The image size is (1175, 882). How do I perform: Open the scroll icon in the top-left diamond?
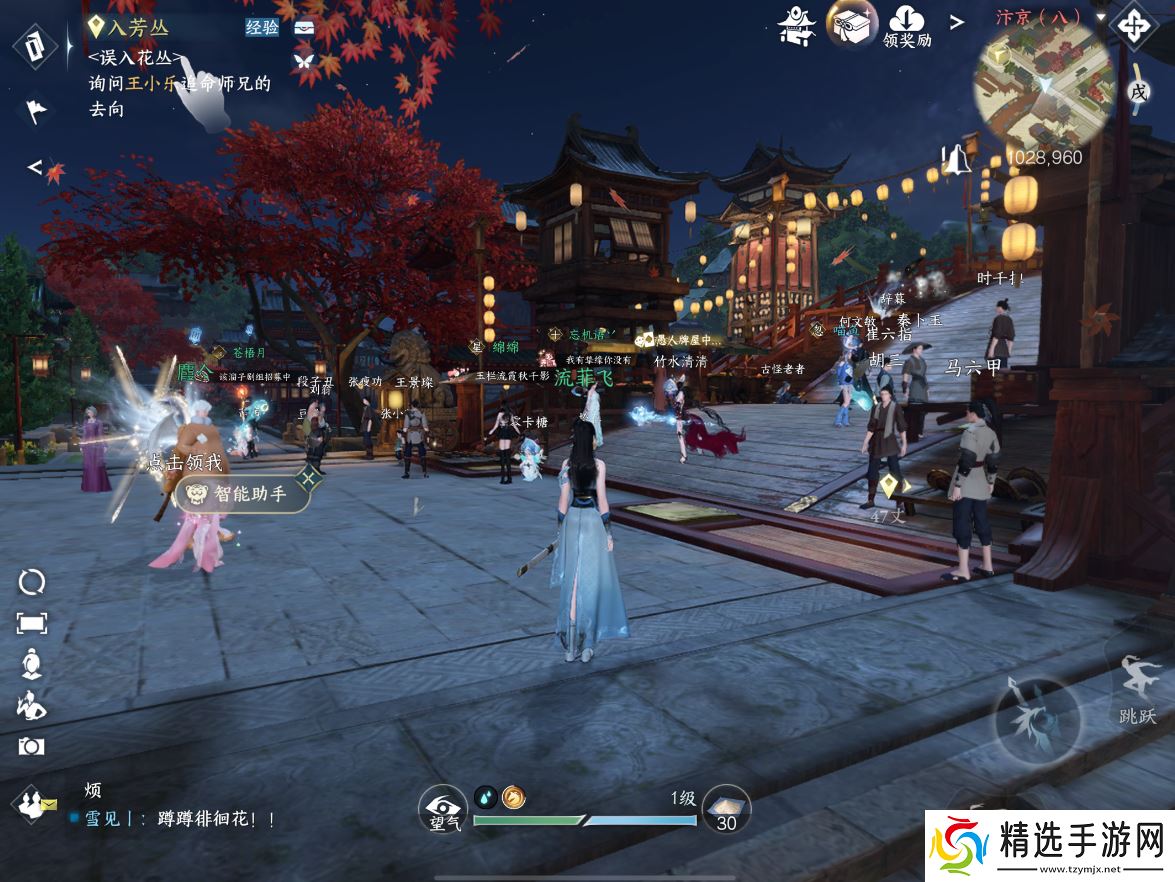36,47
